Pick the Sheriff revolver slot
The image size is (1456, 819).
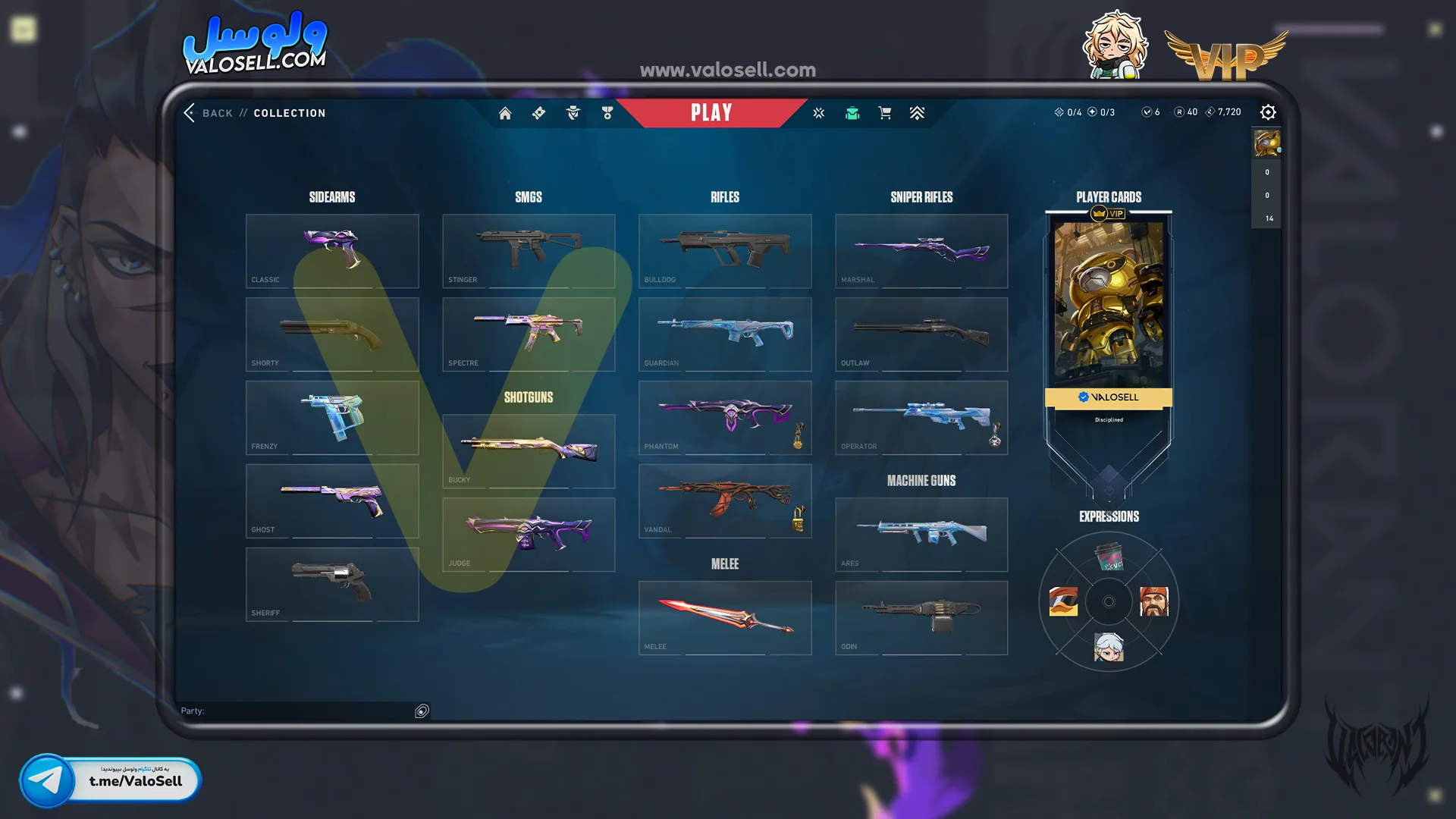332,585
